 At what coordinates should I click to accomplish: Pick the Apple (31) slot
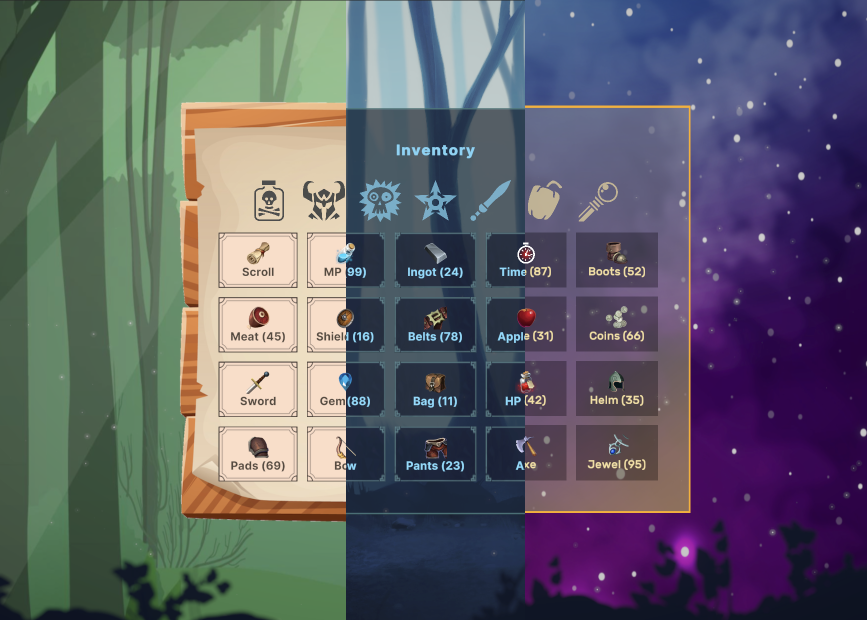526,325
